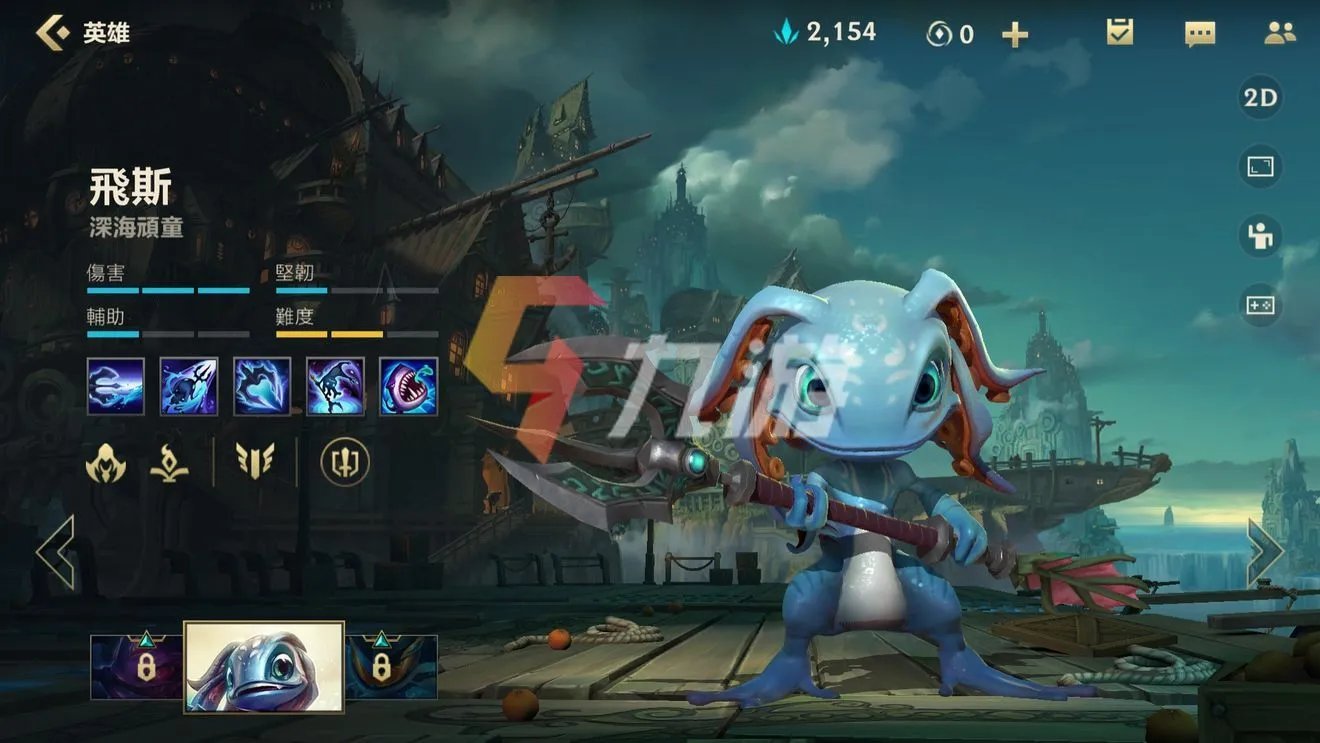The width and height of the screenshot is (1320, 743).
Task: View the shark ultimate ability
Action: point(408,387)
